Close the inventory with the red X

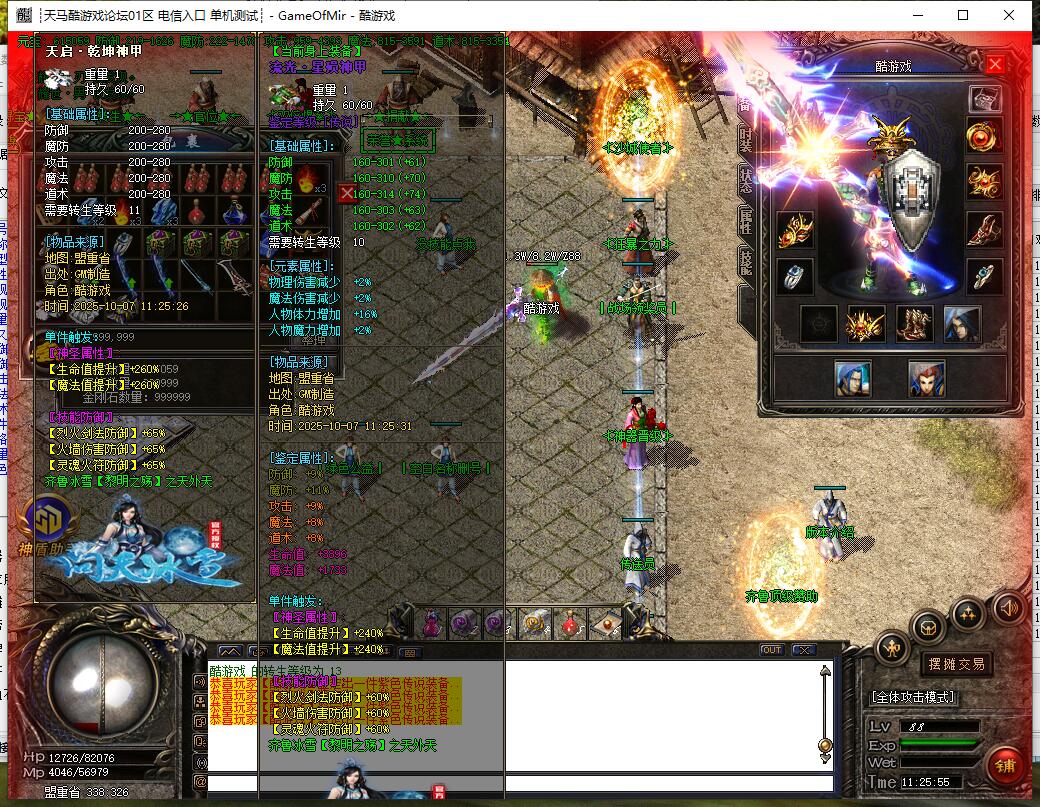pyautogui.click(x=347, y=193)
